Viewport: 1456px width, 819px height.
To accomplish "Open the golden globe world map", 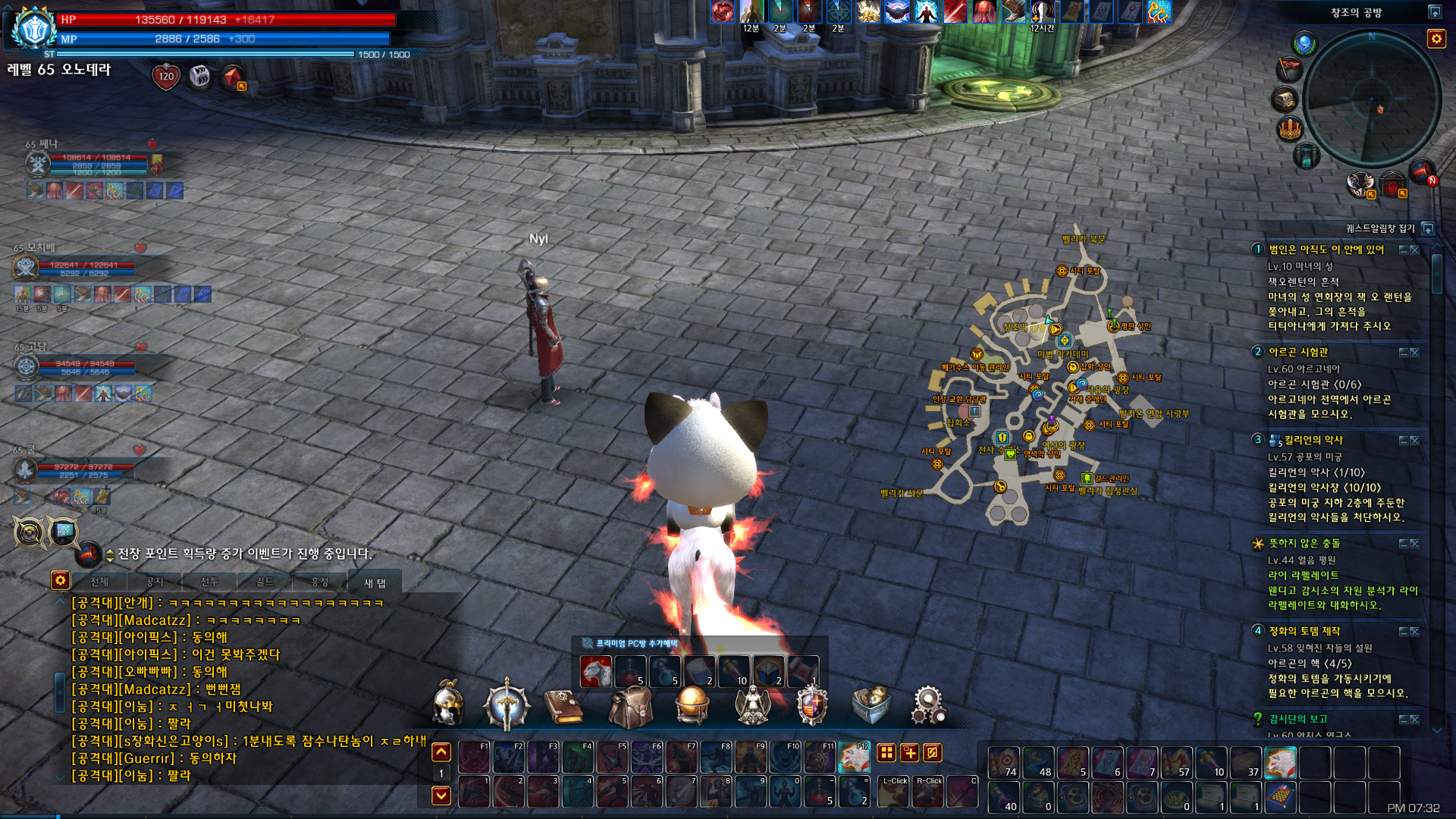I will 692,705.
